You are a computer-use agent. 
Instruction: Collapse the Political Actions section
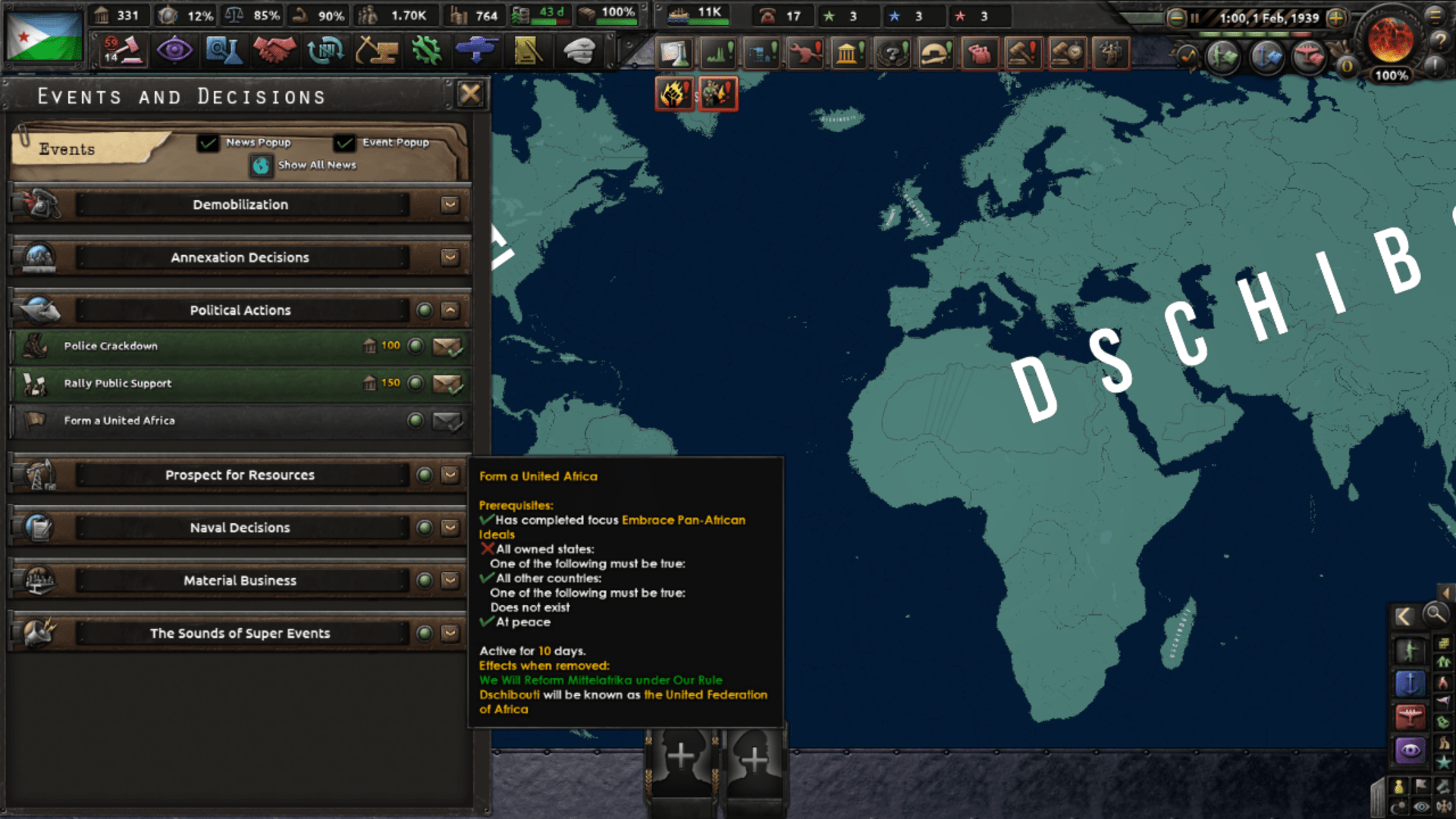tap(449, 309)
